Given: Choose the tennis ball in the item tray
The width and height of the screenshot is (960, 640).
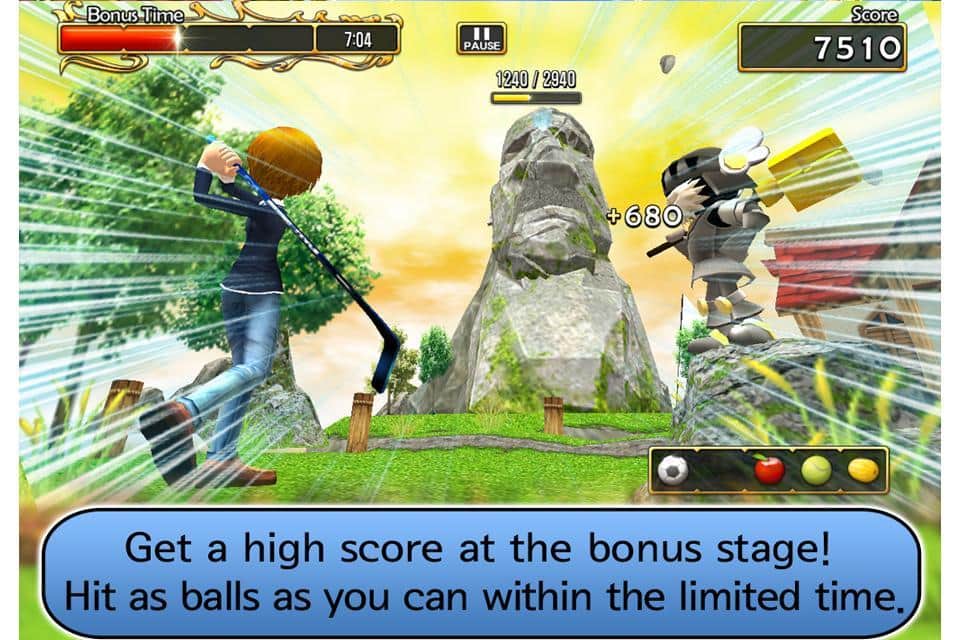Looking at the screenshot, I should [816, 470].
